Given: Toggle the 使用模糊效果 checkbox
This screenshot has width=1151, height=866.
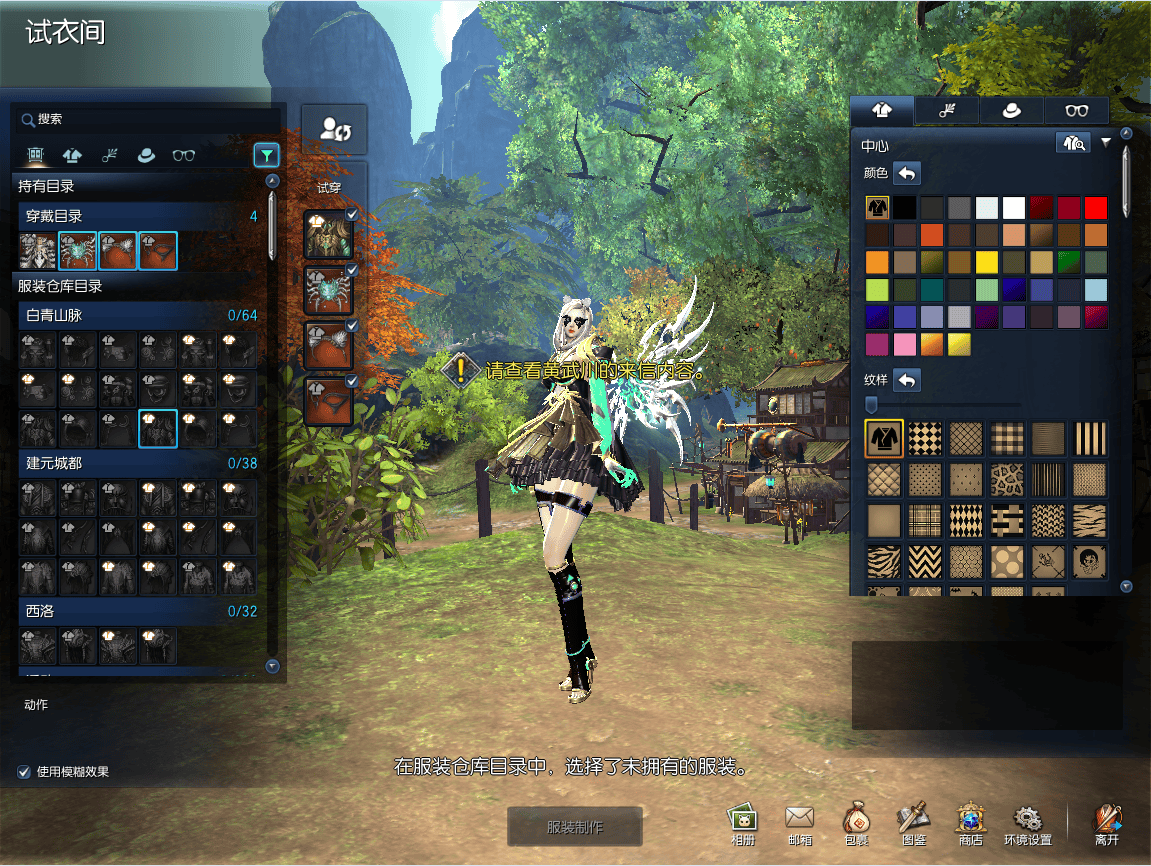Looking at the screenshot, I should [x=24, y=772].
